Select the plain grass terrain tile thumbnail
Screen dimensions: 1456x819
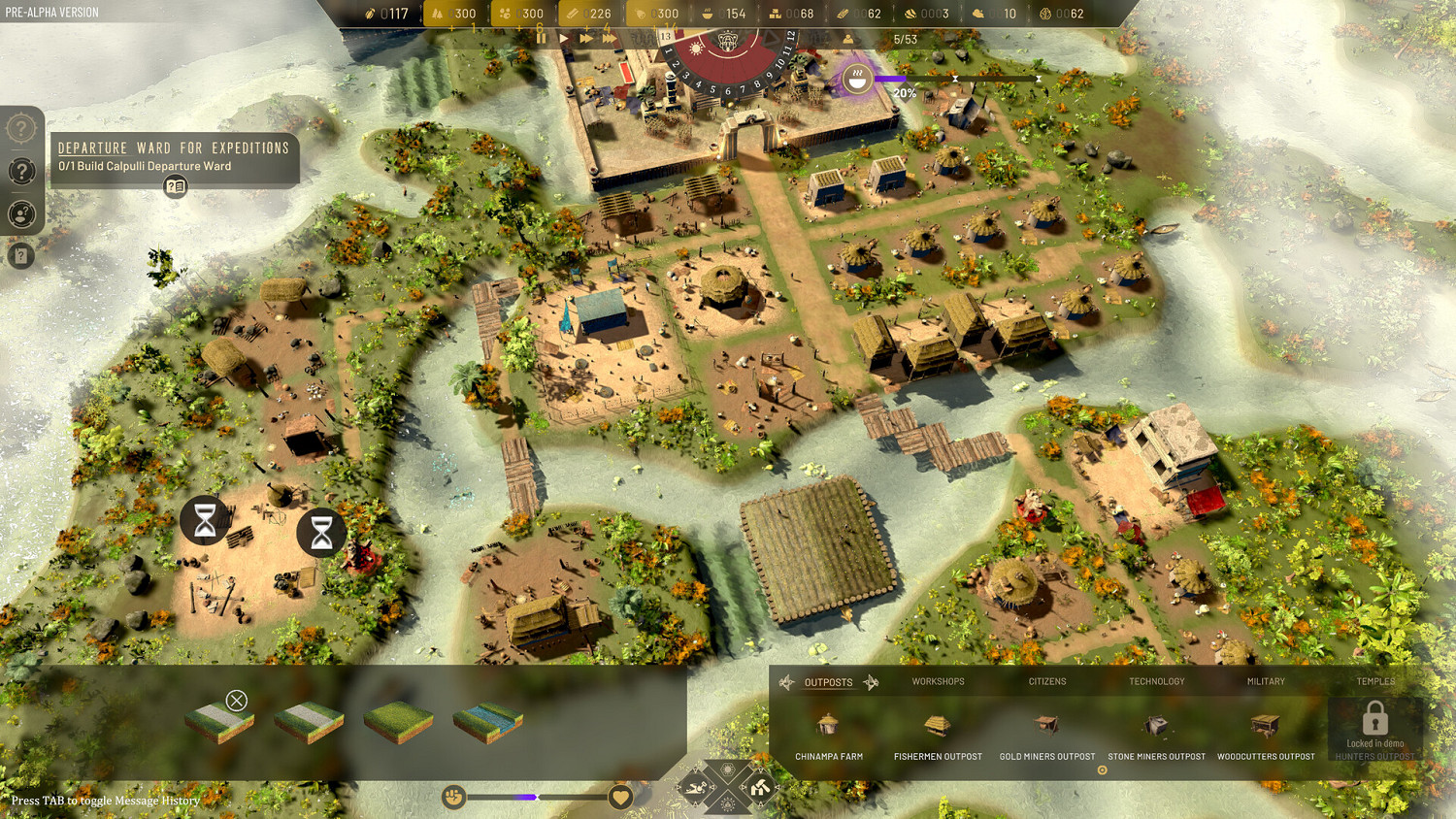pos(398,723)
